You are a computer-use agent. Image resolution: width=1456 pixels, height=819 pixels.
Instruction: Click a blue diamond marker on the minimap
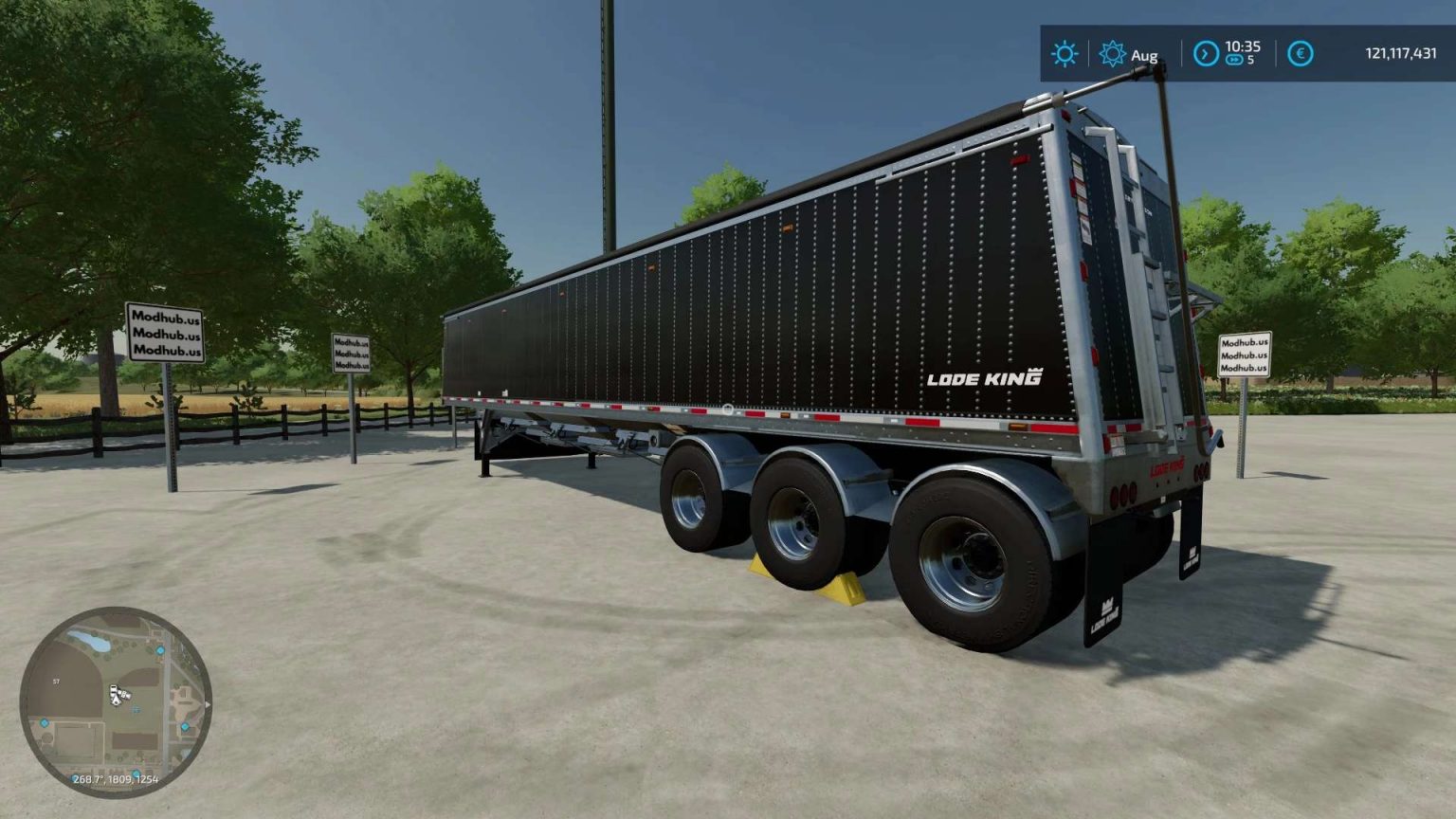pos(159,651)
